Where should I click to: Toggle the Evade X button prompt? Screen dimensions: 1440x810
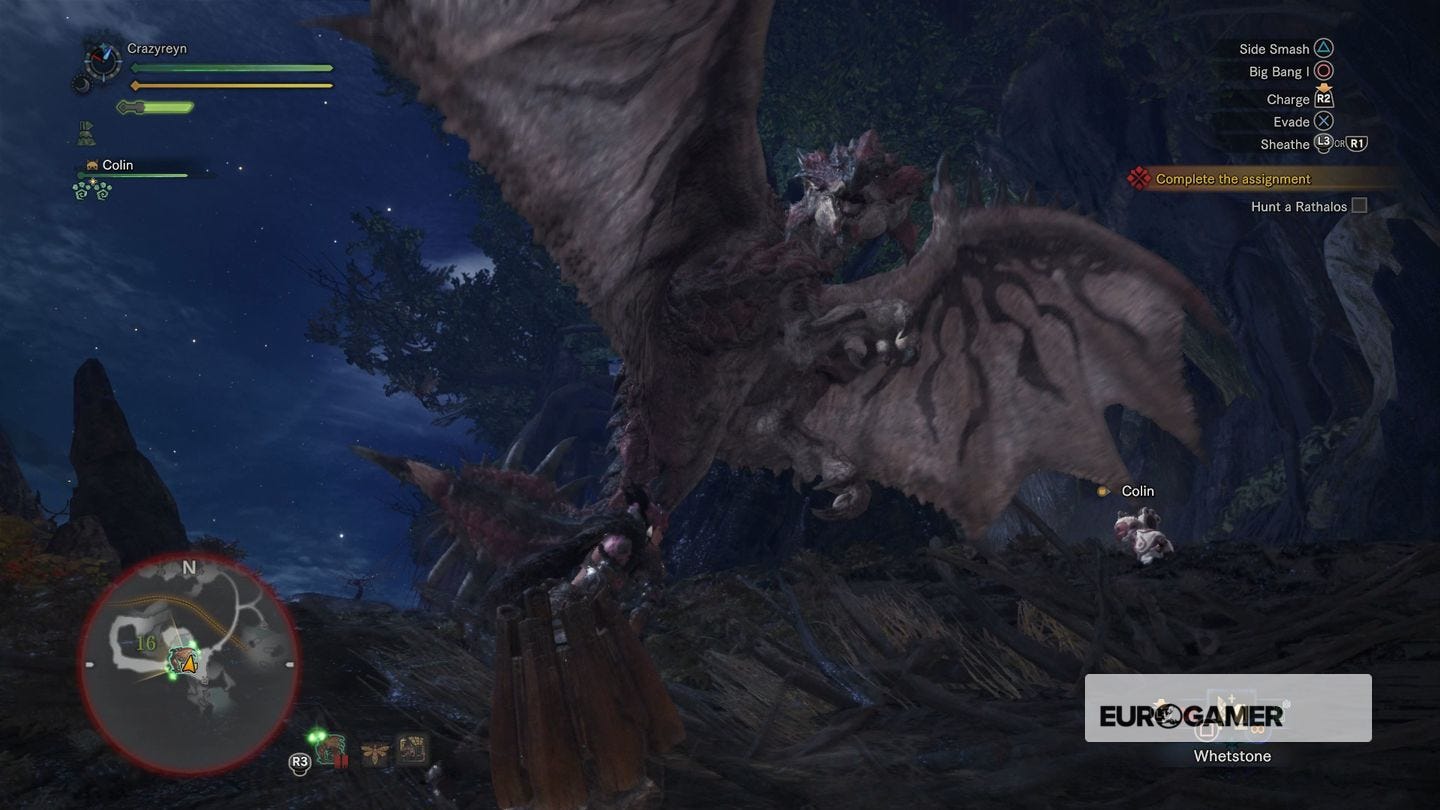coord(1324,121)
